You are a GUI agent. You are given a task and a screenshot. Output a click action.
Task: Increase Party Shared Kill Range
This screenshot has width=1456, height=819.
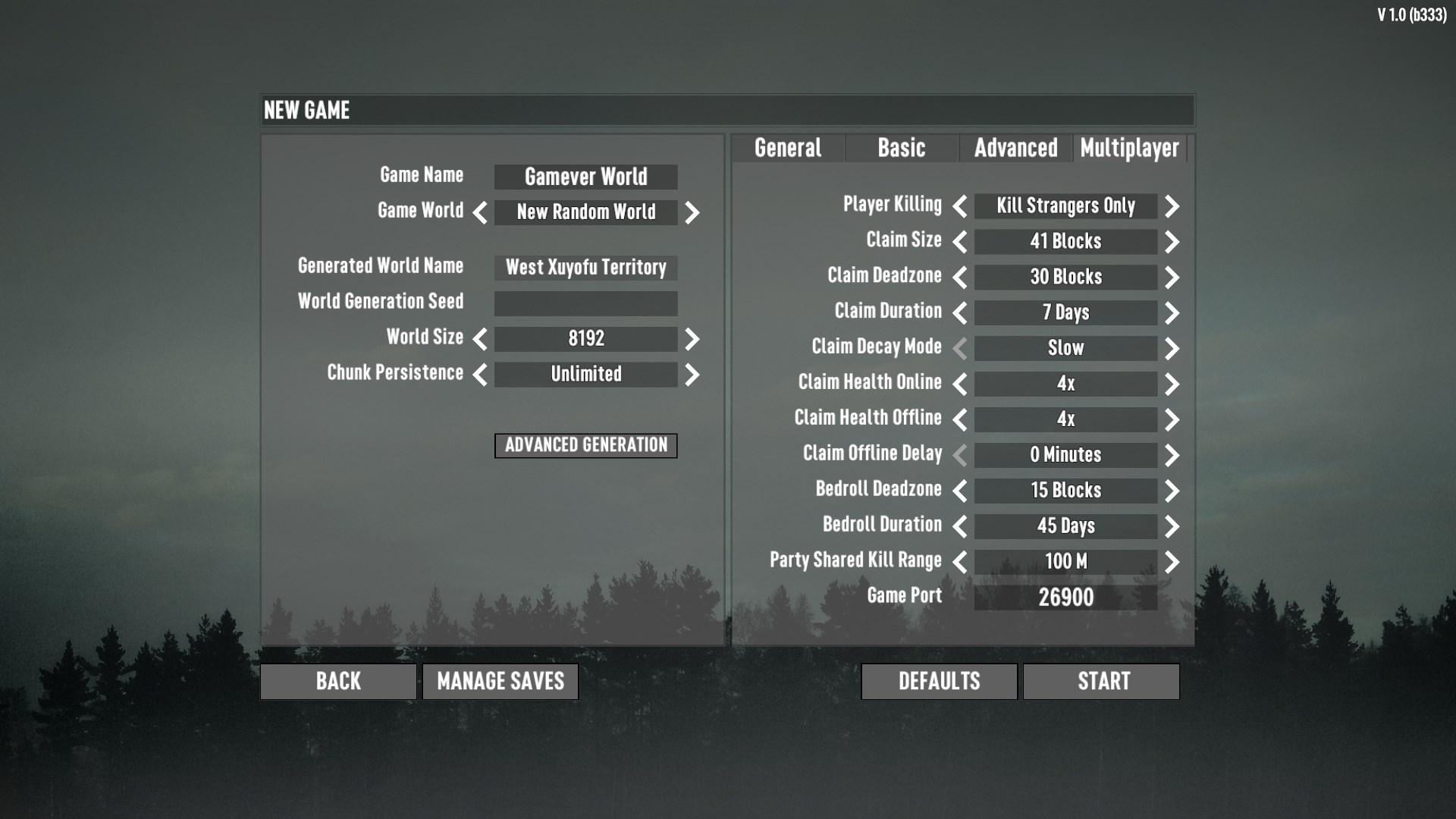point(1172,561)
